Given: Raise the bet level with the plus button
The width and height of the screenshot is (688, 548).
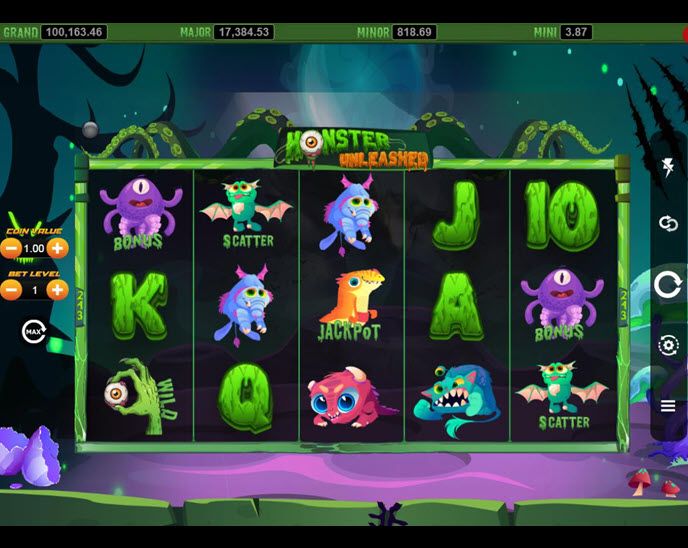Looking at the screenshot, I should pyautogui.click(x=58, y=290).
